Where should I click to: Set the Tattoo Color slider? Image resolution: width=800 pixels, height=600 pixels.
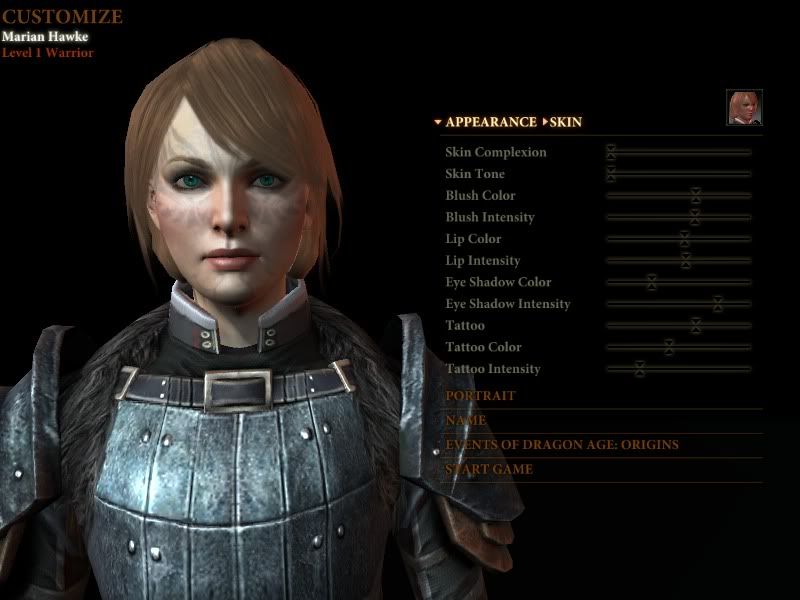(x=669, y=348)
